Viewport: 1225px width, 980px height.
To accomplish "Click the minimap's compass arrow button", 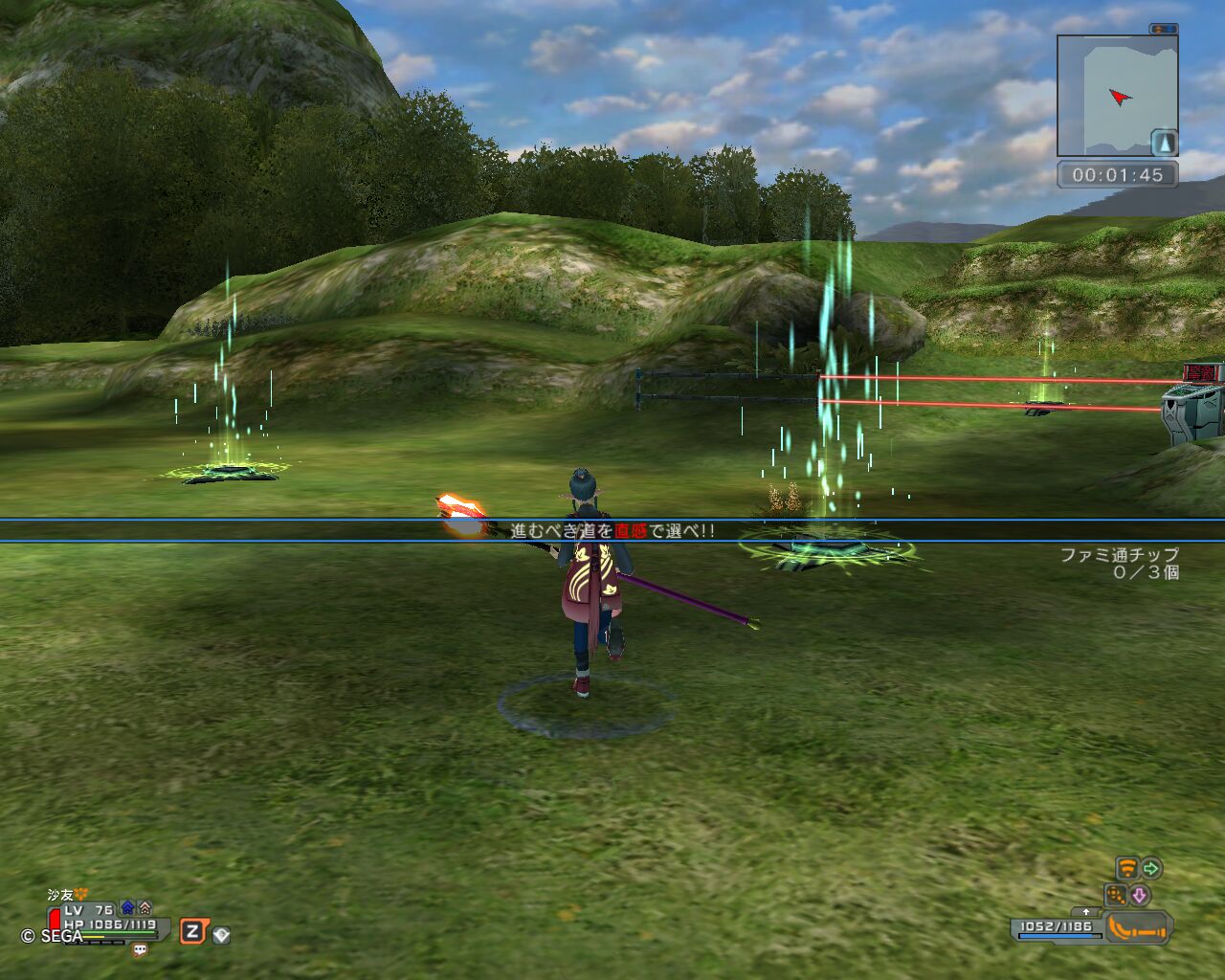I will [x=1164, y=144].
